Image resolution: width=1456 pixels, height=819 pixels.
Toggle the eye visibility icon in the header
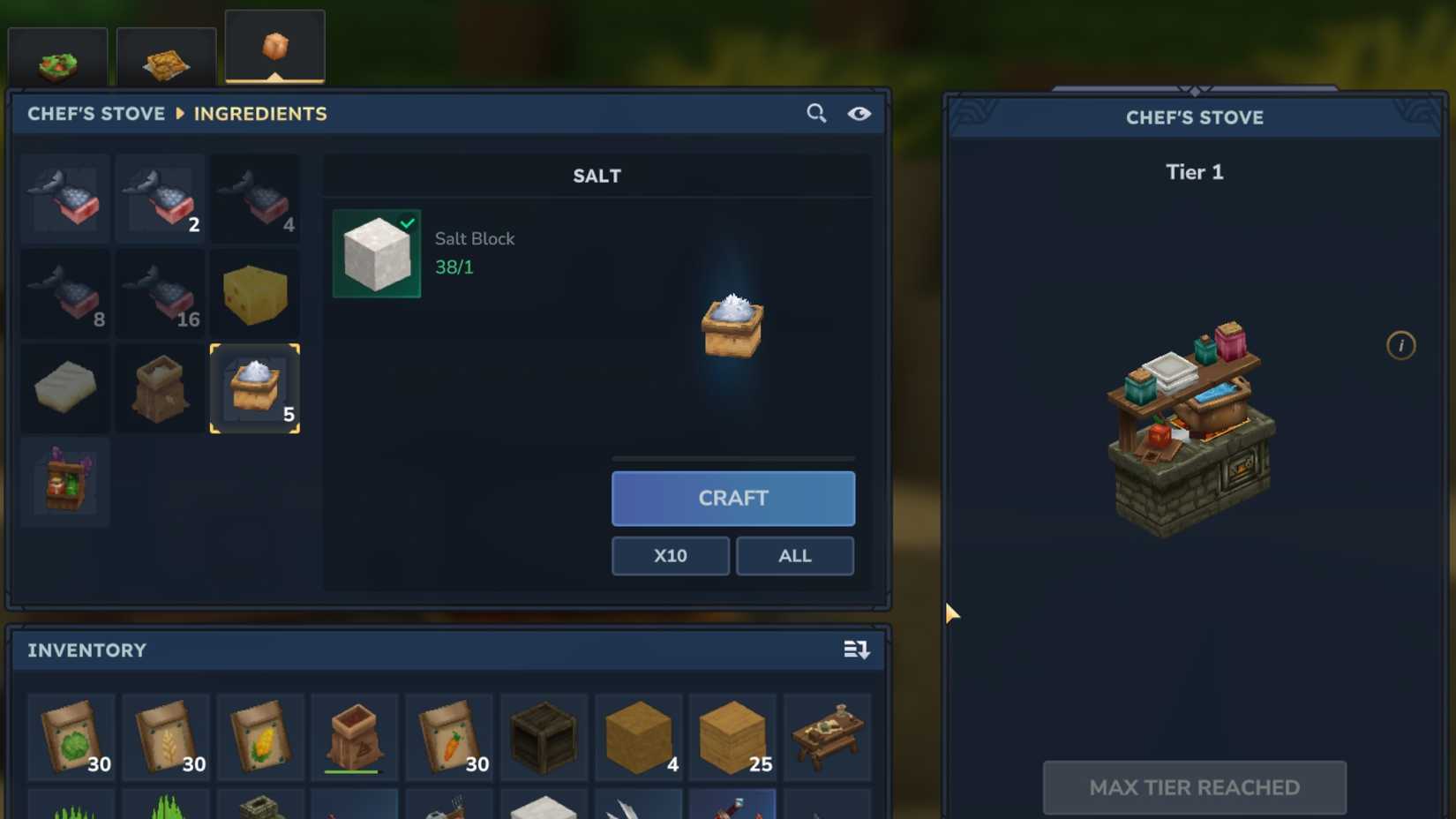tap(859, 113)
